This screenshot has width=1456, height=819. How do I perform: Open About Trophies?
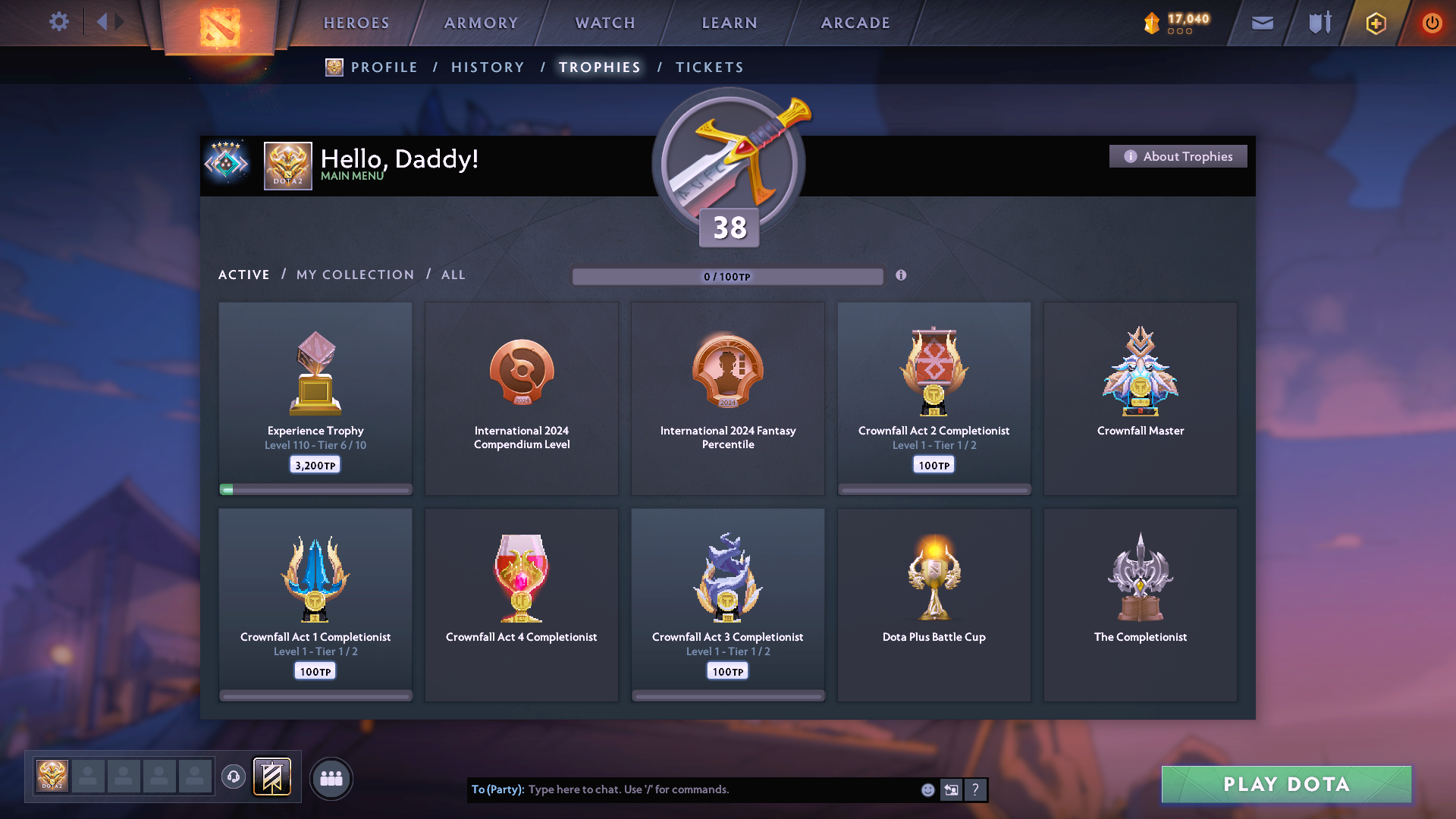tap(1178, 156)
